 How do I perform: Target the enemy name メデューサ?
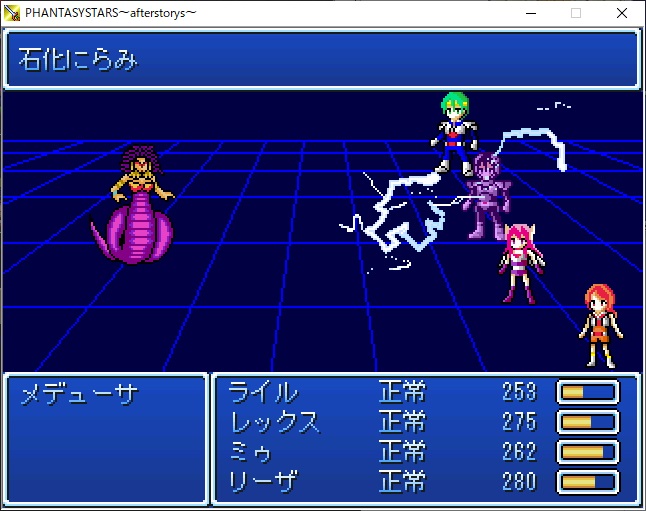point(78,394)
